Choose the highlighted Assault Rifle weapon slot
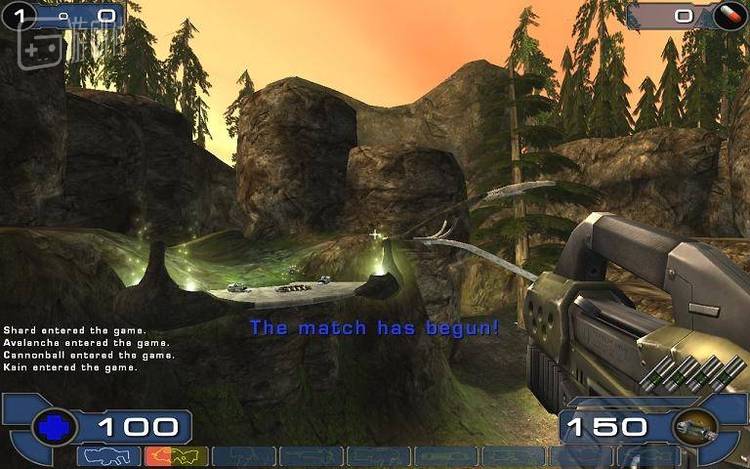The image size is (750, 469). click(x=176, y=457)
